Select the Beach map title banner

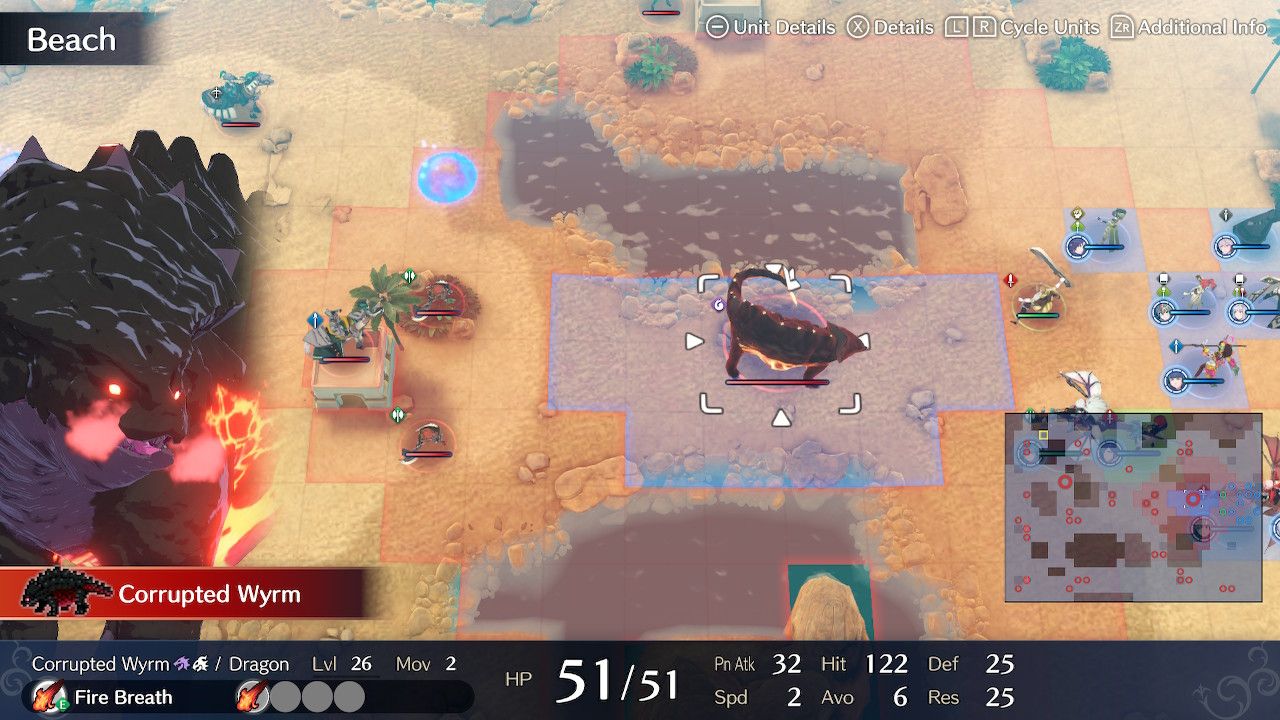tap(71, 40)
